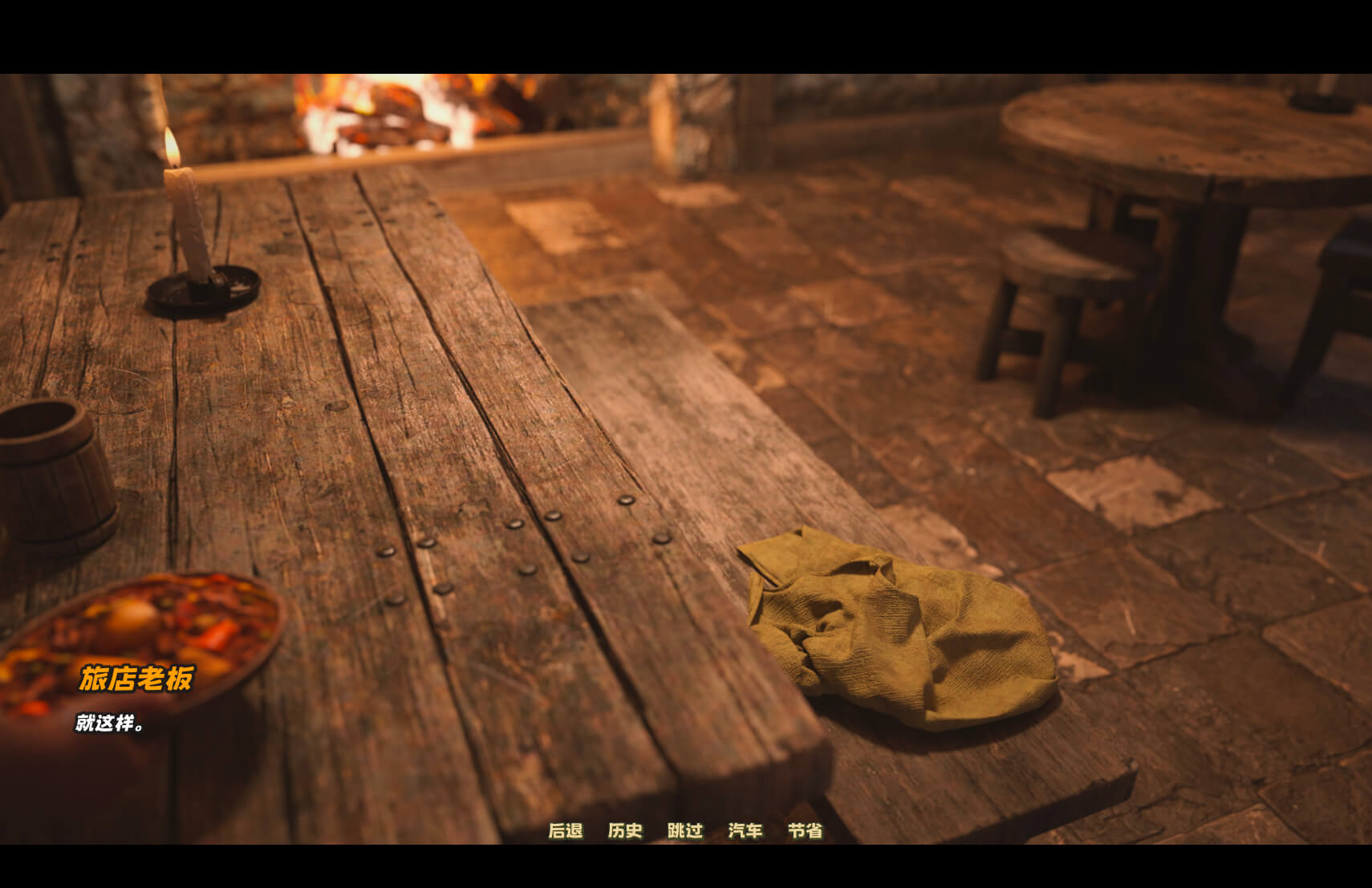Open the 历史 (History) log
This screenshot has width=1372, height=888.
(625, 830)
